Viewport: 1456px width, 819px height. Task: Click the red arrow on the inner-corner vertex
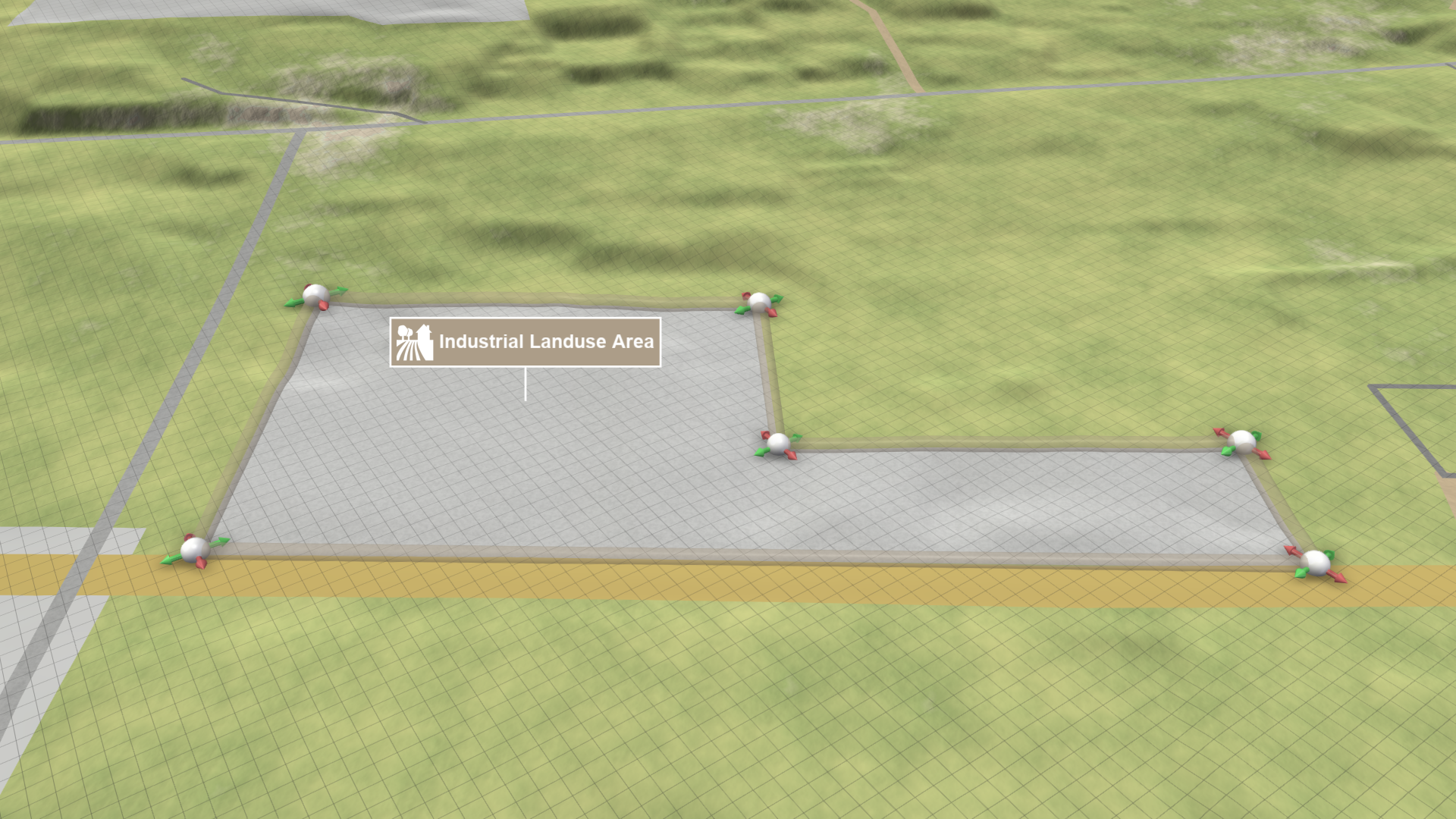792,455
